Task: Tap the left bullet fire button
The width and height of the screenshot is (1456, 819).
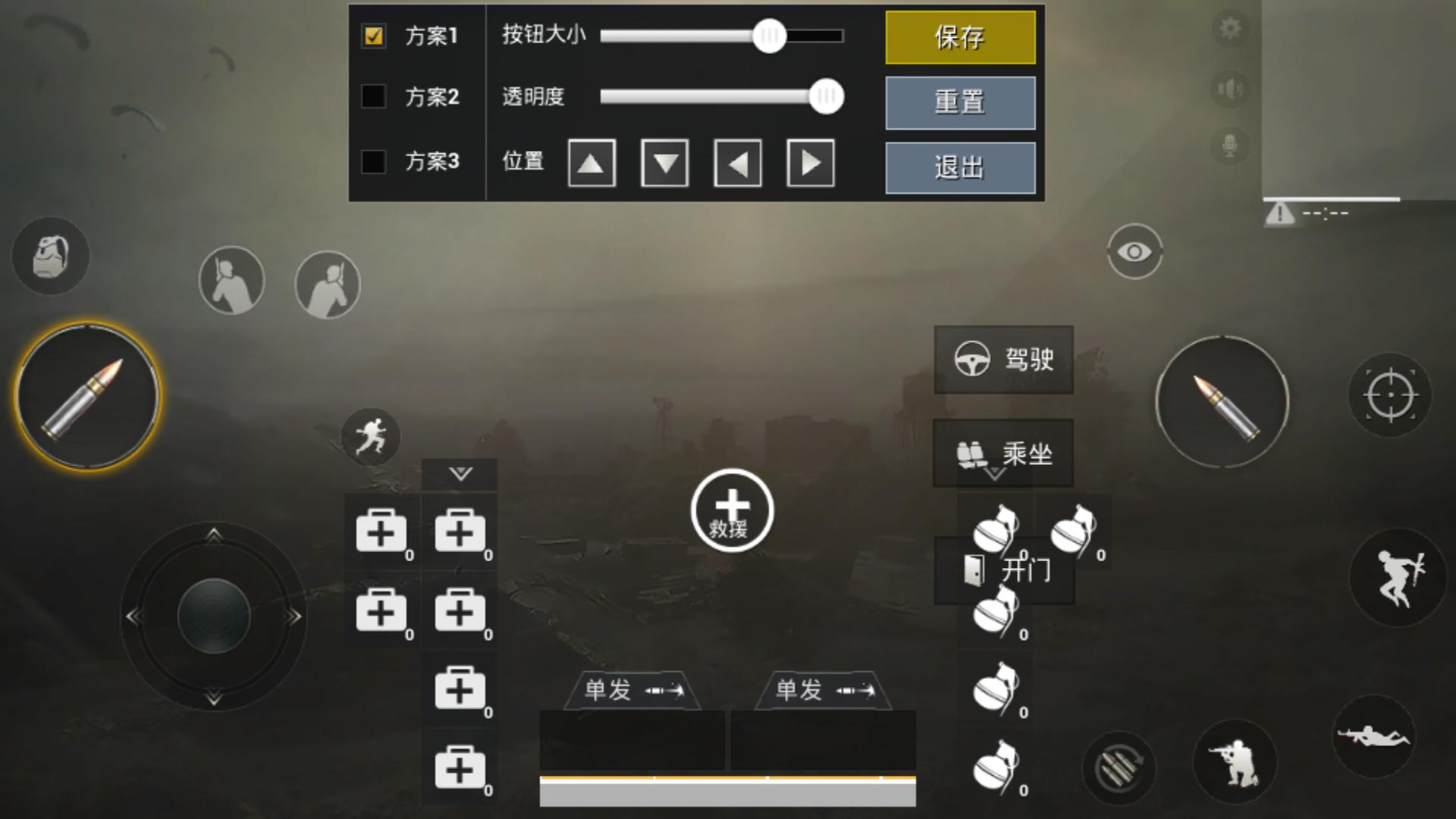Action: pyautogui.click(x=86, y=396)
